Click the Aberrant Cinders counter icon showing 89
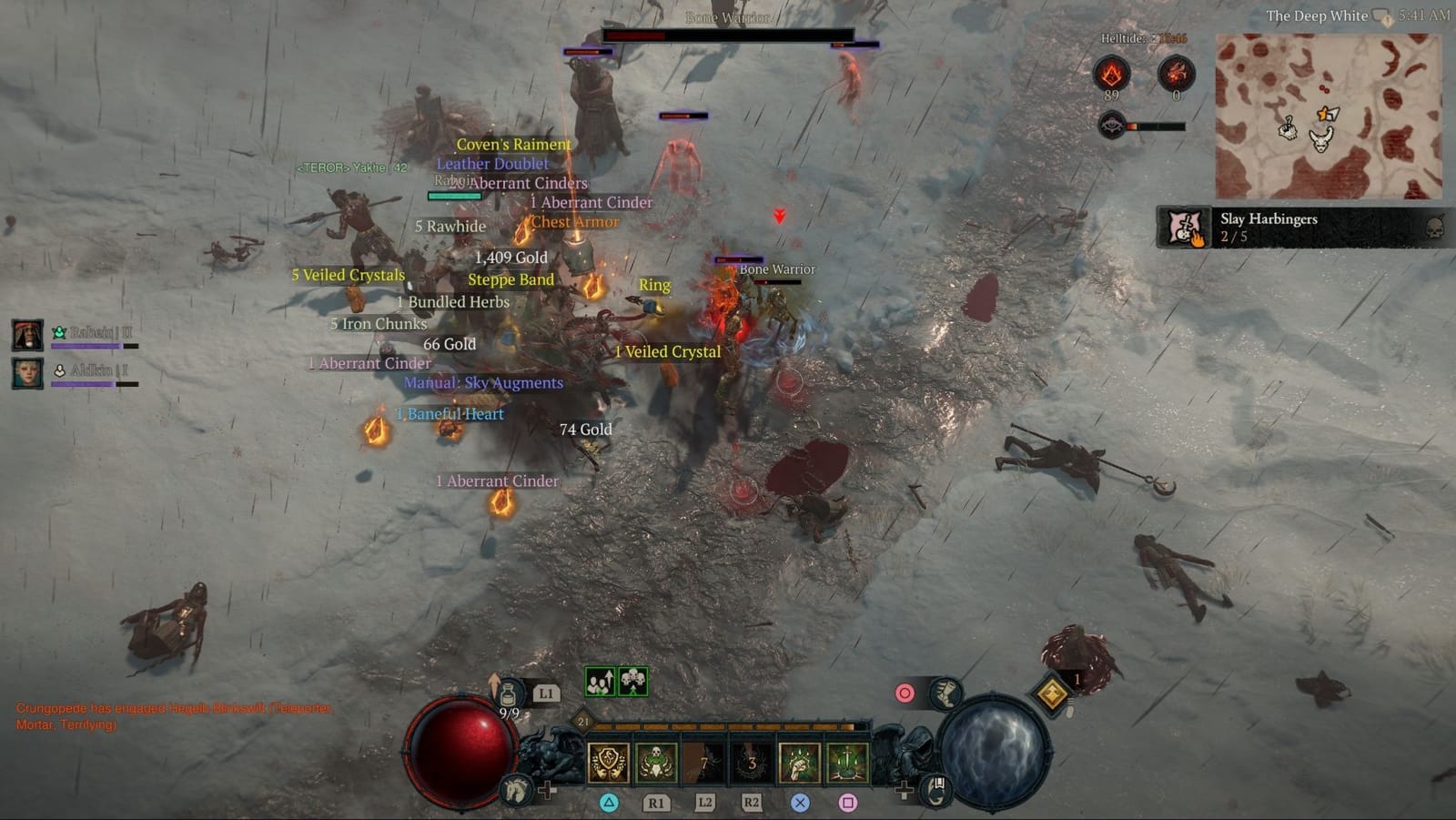Viewport: 1456px width, 820px height. point(1112,73)
